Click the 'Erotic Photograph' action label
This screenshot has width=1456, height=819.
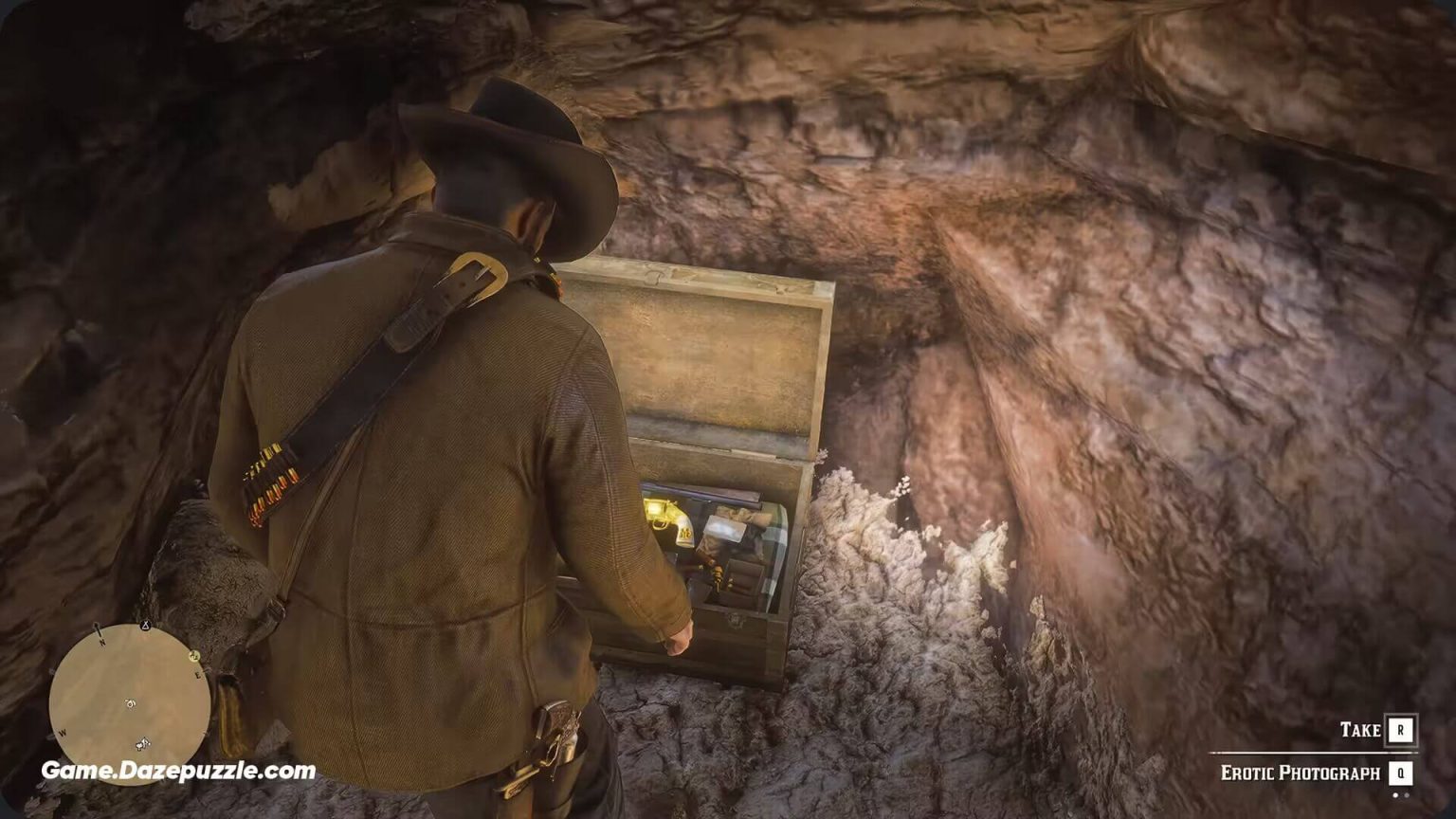[1301, 773]
